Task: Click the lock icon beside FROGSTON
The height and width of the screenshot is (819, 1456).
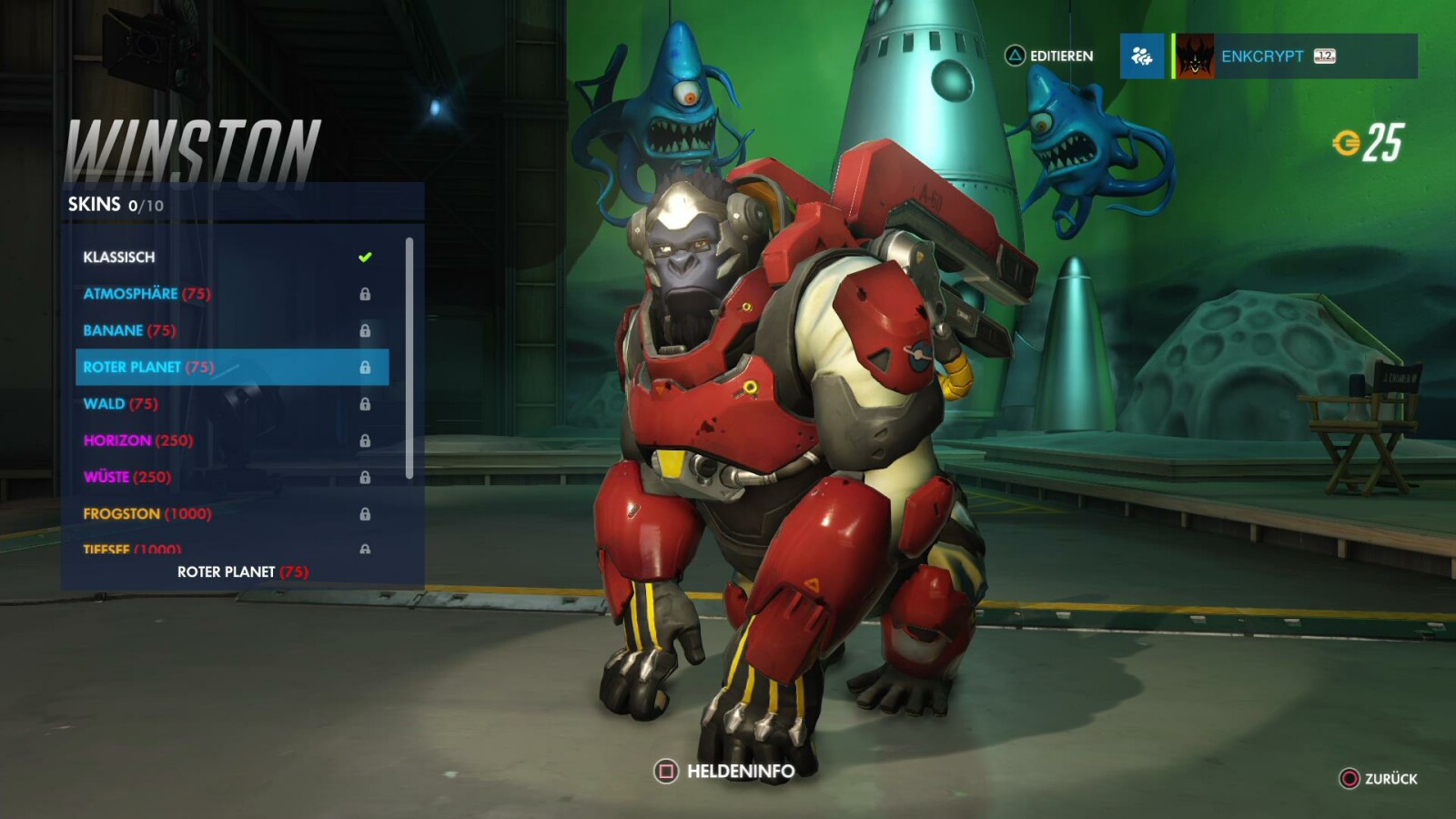Action: coord(366,513)
